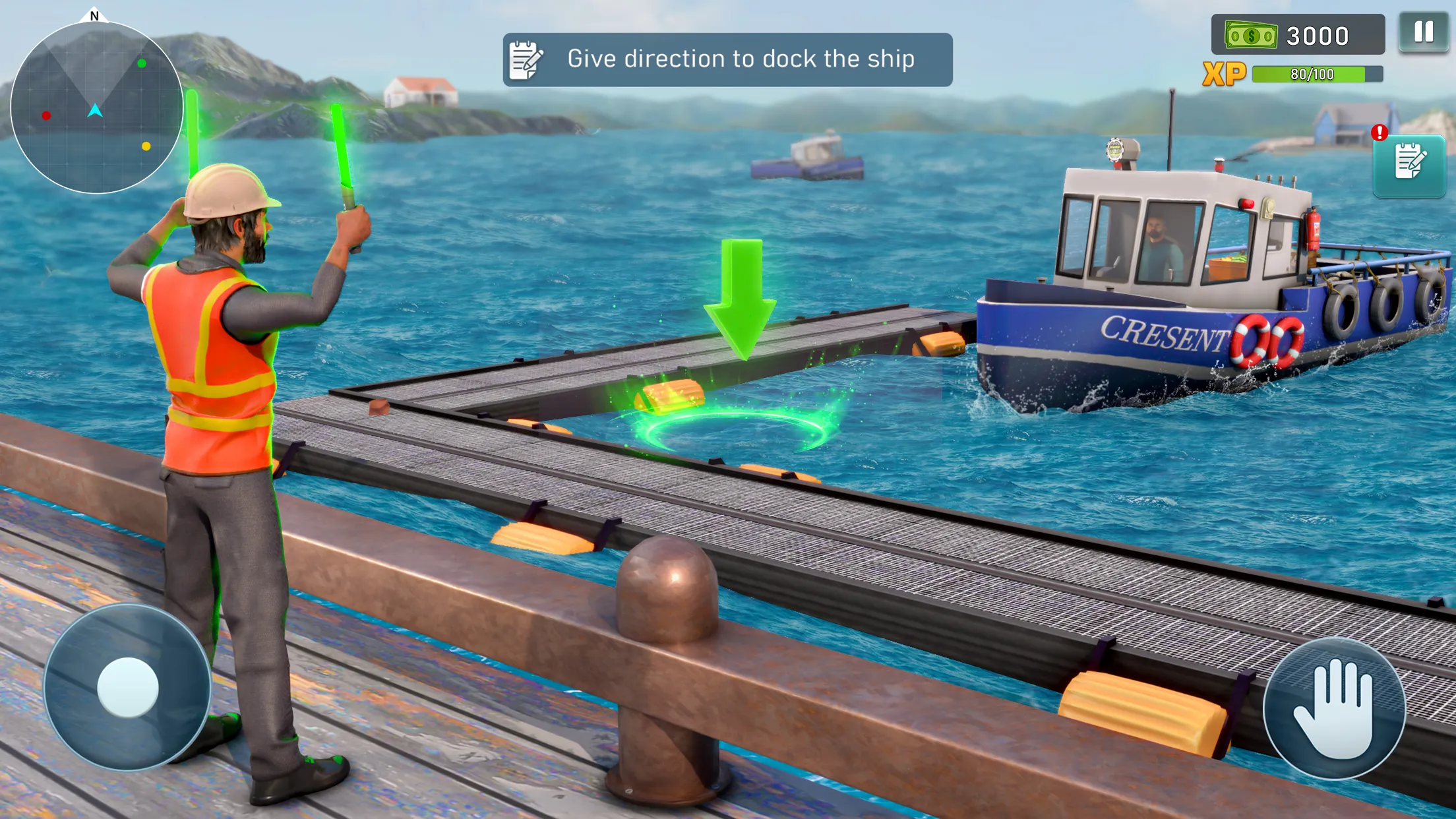Toggle the yellow marker dot on the minimap

146,145
